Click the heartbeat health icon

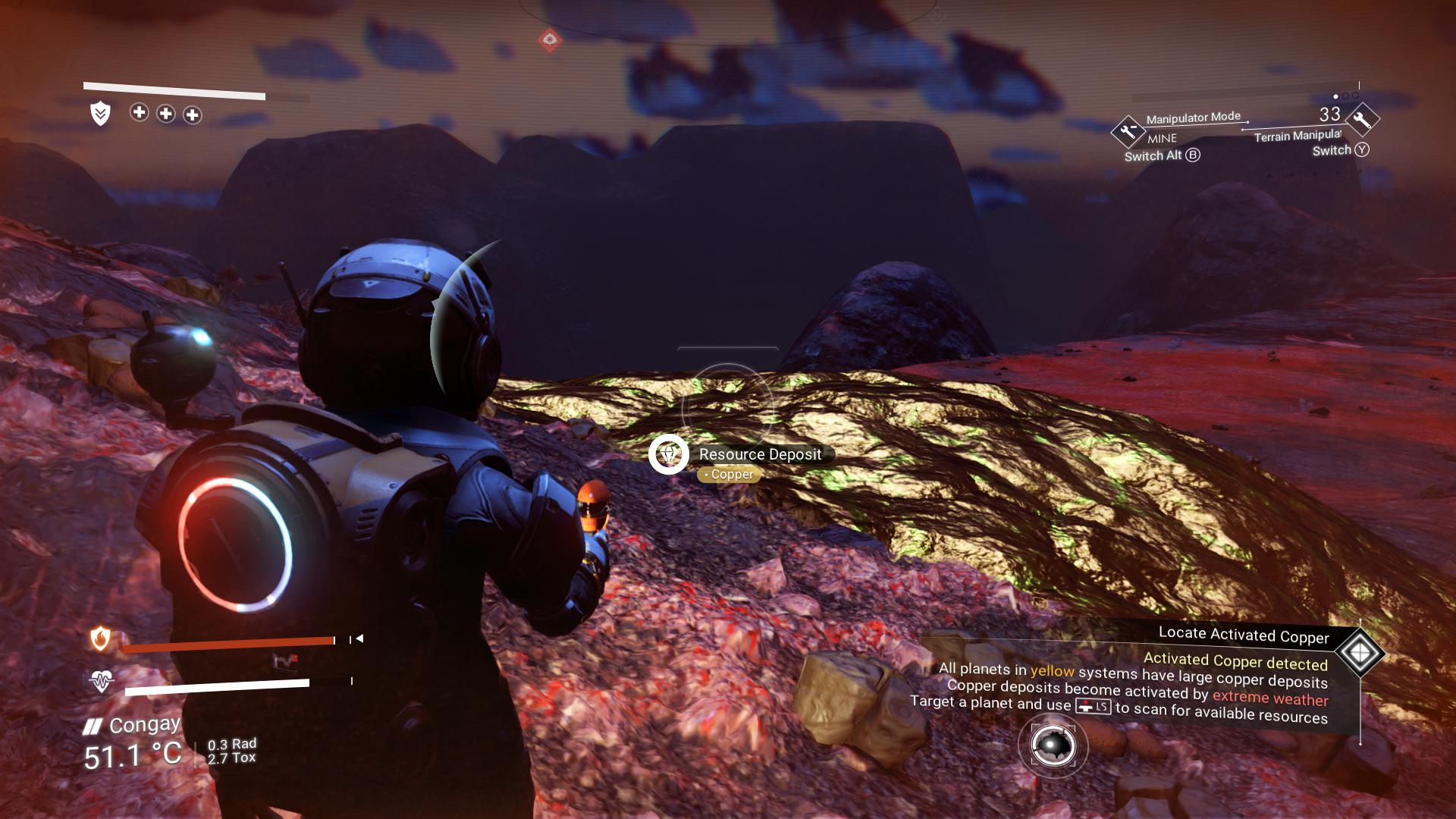click(102, 681)
